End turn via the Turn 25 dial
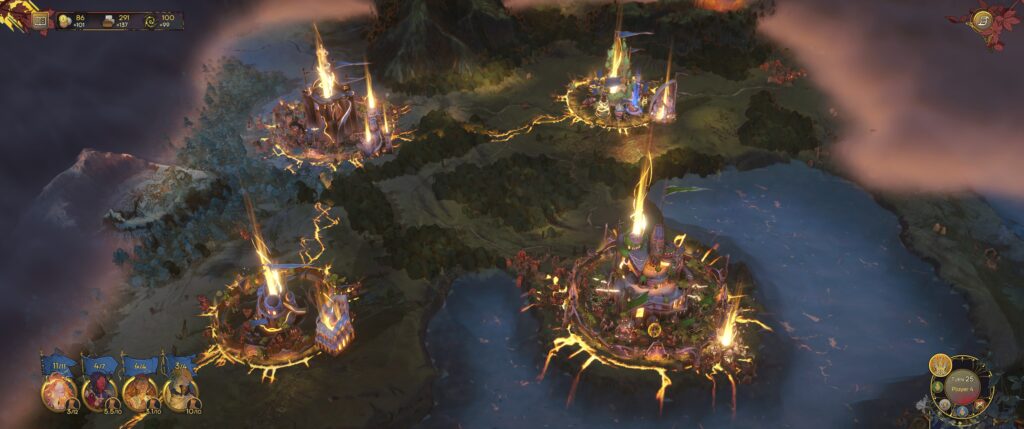 (x=964, y=391)
